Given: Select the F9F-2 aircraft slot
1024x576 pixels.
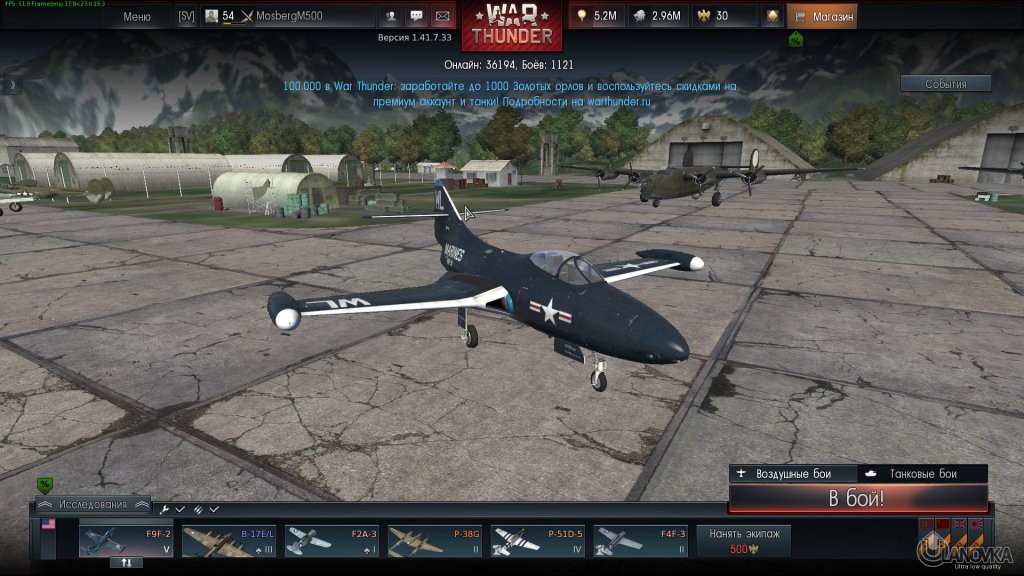Looking at the screenshot, I should pyautogui.click(x=126, y=540).
